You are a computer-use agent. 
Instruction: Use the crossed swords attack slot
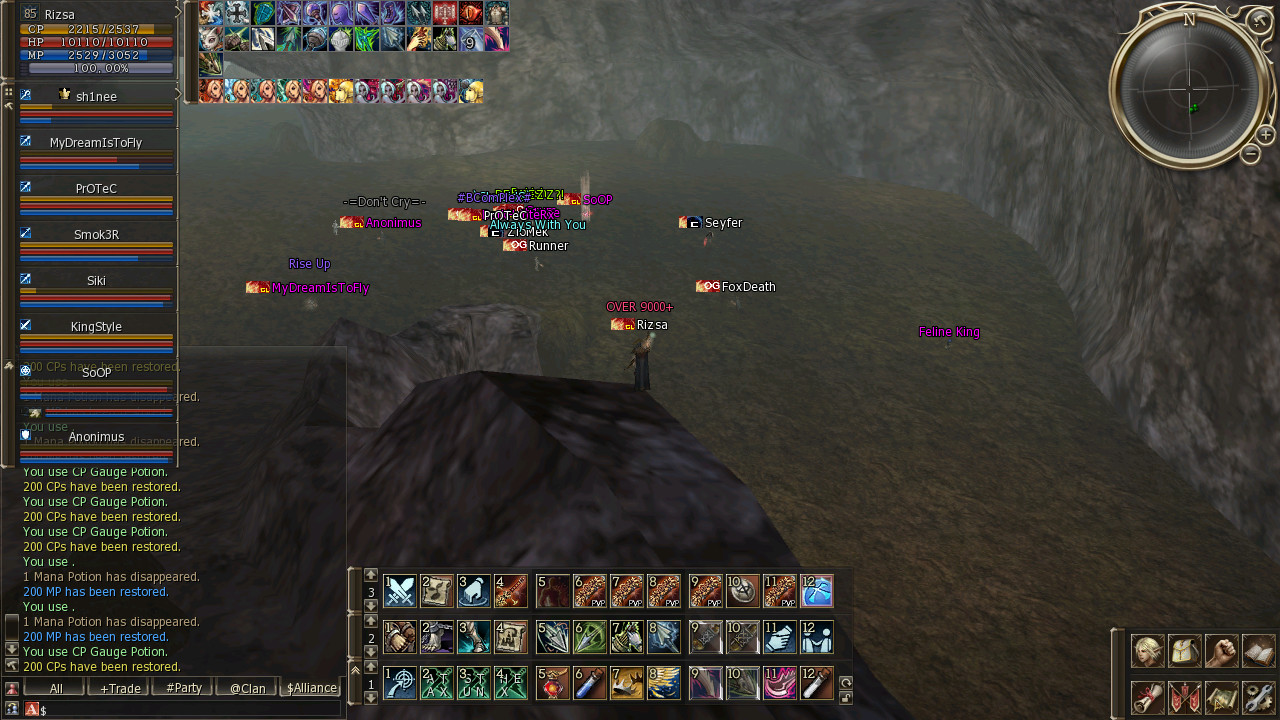[x=400, y=591]
